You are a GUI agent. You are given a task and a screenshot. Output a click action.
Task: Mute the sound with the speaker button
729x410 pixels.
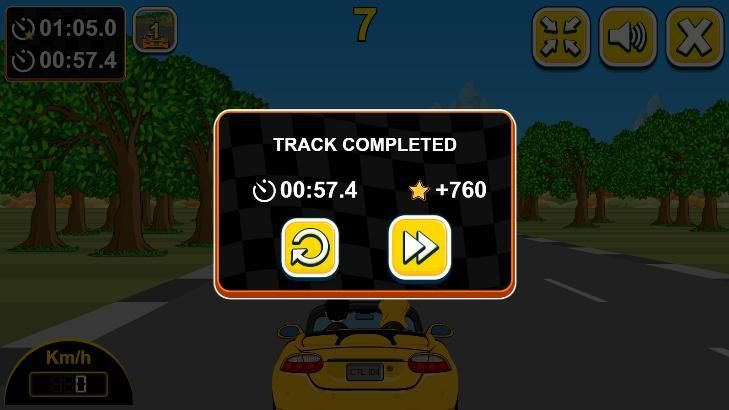pyautogui.click(x=628, y=37)
